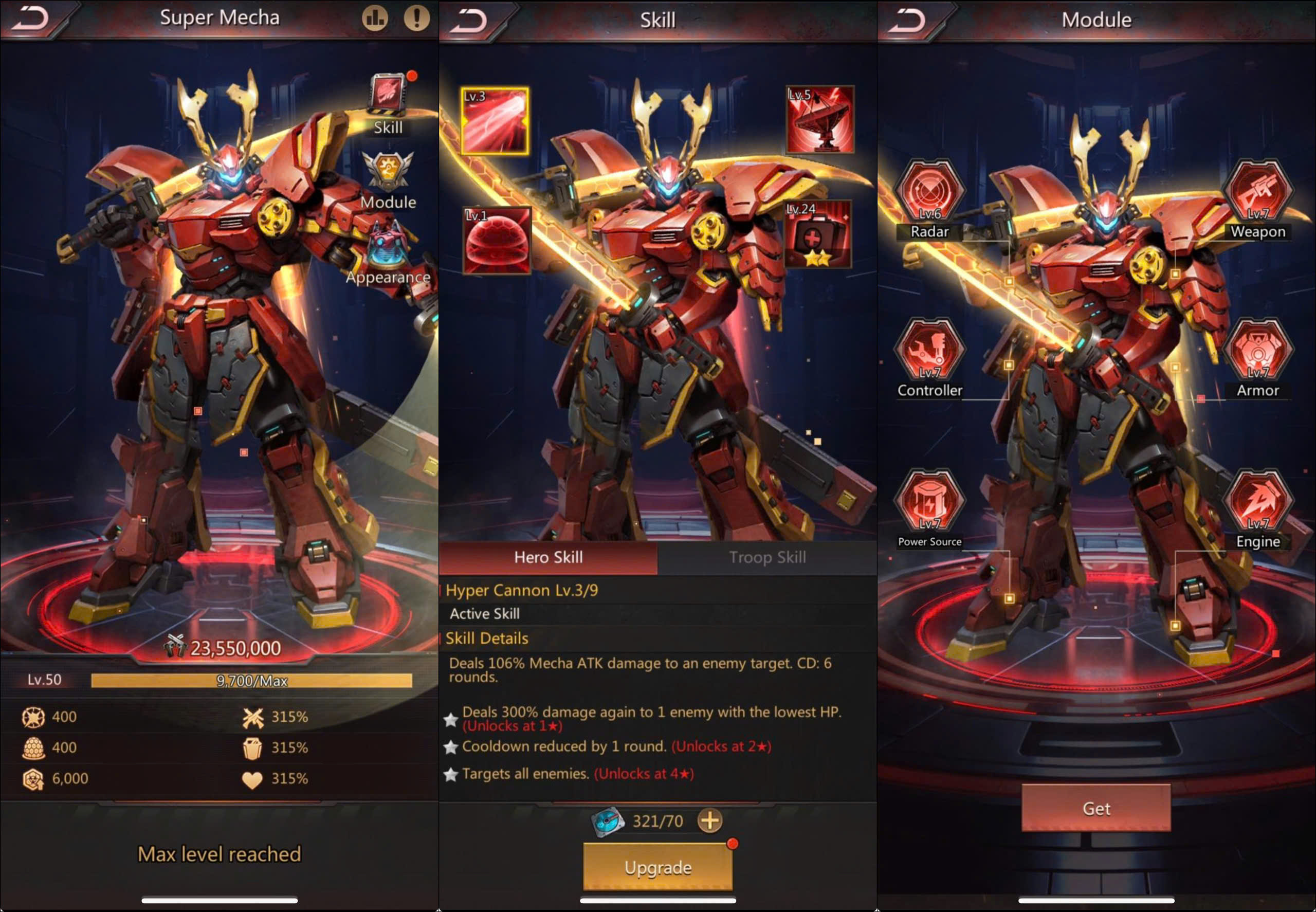Tap the exclamation info icon
This screenshot has width=1316, height=912.
click(416, 19)
